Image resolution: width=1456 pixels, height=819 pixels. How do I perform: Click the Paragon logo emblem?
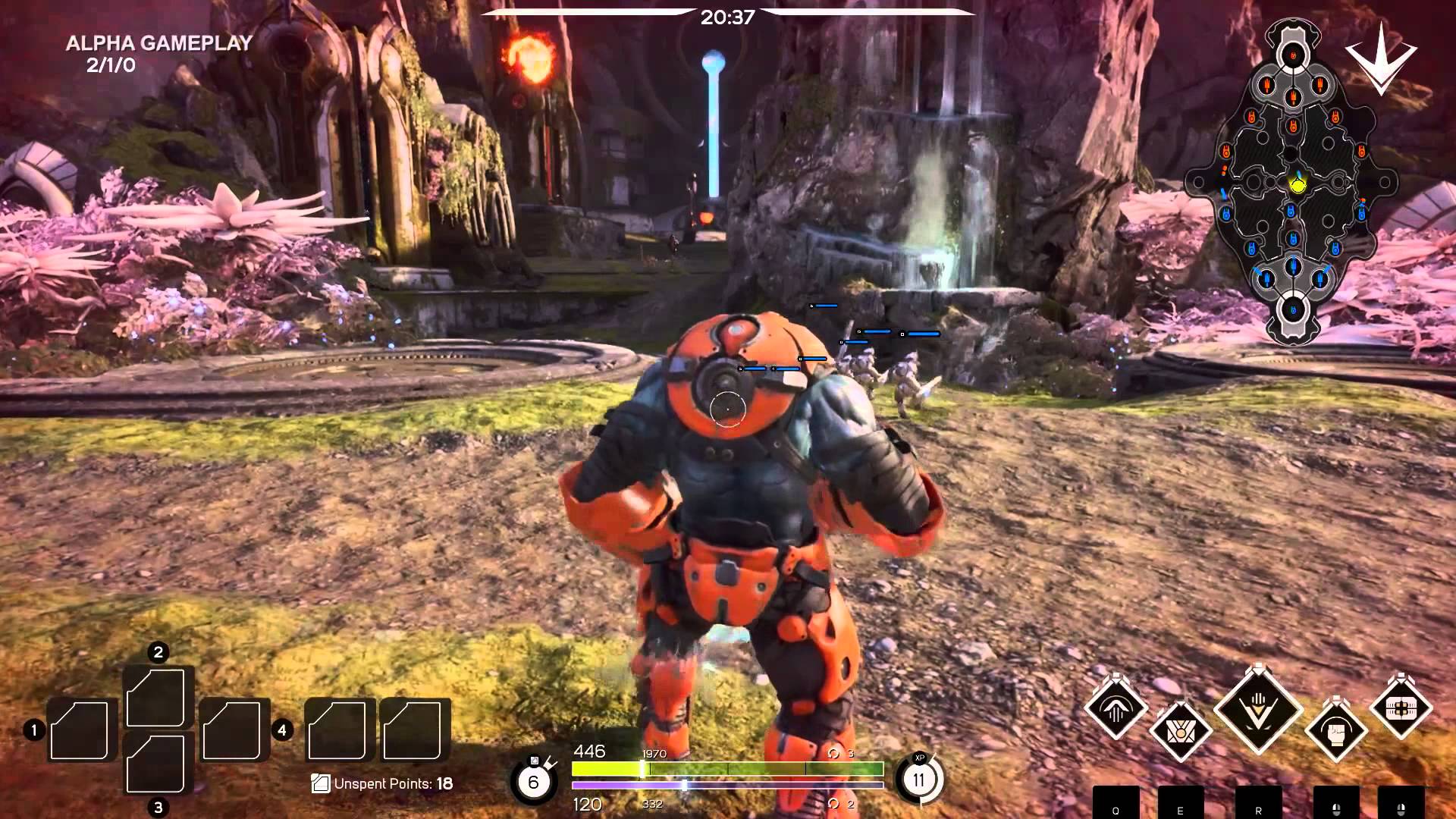click(1381, 58)
